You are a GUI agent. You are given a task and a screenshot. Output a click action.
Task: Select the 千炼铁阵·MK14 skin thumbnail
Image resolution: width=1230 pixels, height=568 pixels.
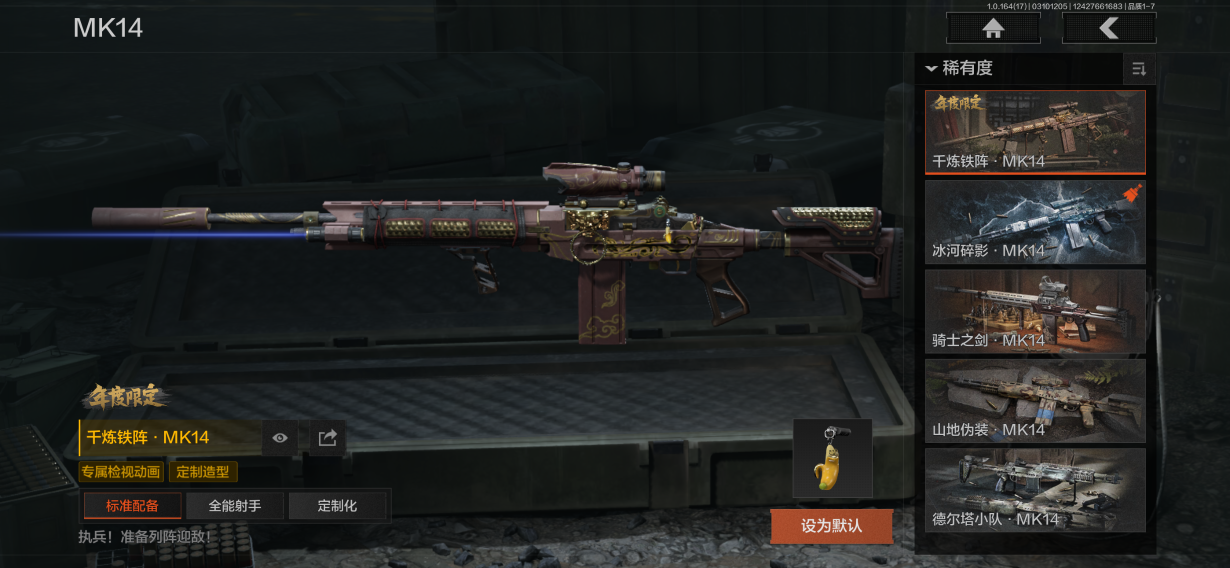(x=1035, y=132)
